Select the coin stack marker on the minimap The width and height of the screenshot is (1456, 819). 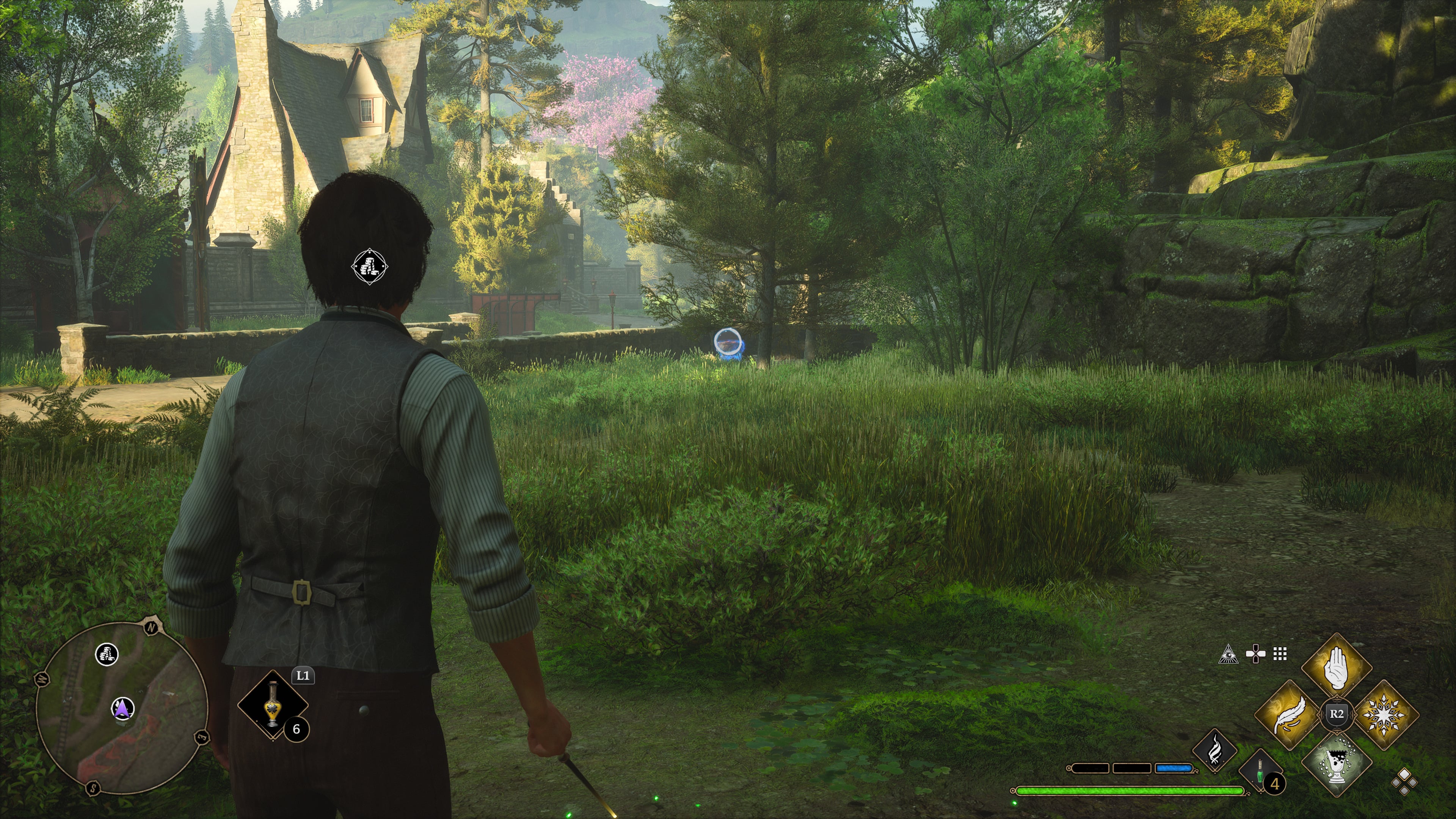[107, 654]
